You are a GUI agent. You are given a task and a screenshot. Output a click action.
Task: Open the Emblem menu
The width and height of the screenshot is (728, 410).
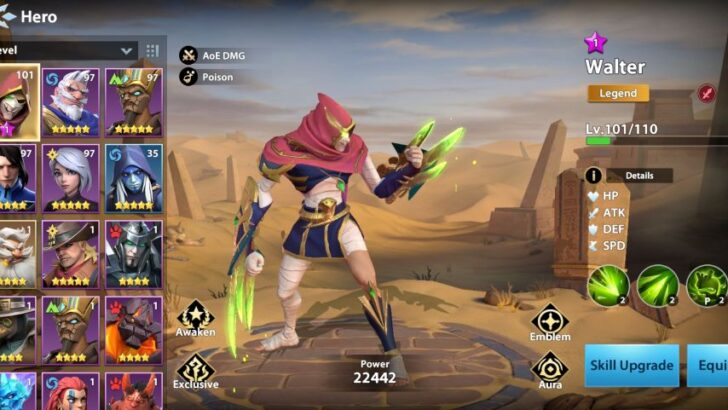[550, 322]
